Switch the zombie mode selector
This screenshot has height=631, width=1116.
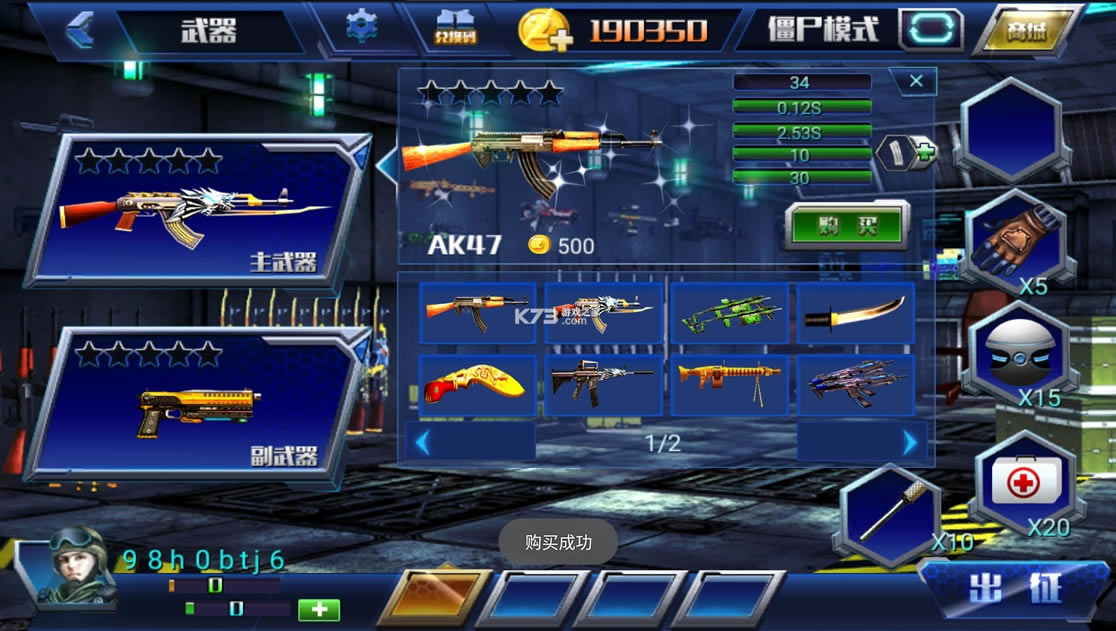click(x=930, y=29)
